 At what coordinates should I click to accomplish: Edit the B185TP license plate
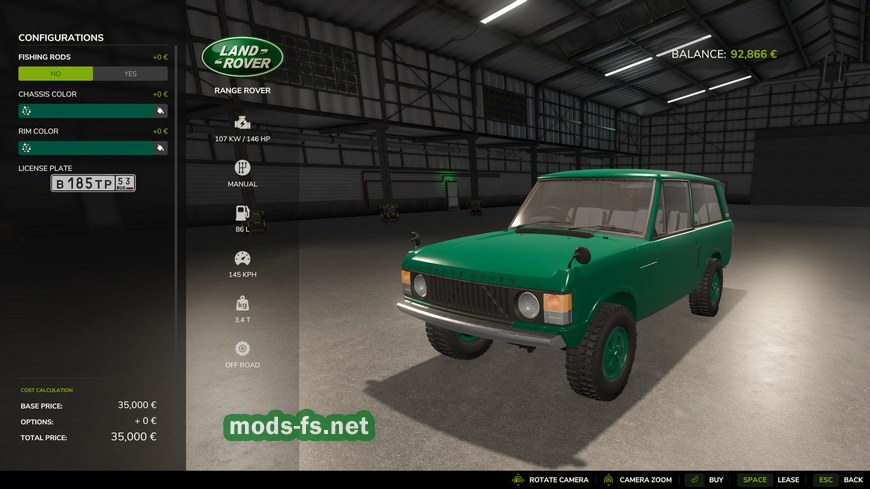coord(93,184)
